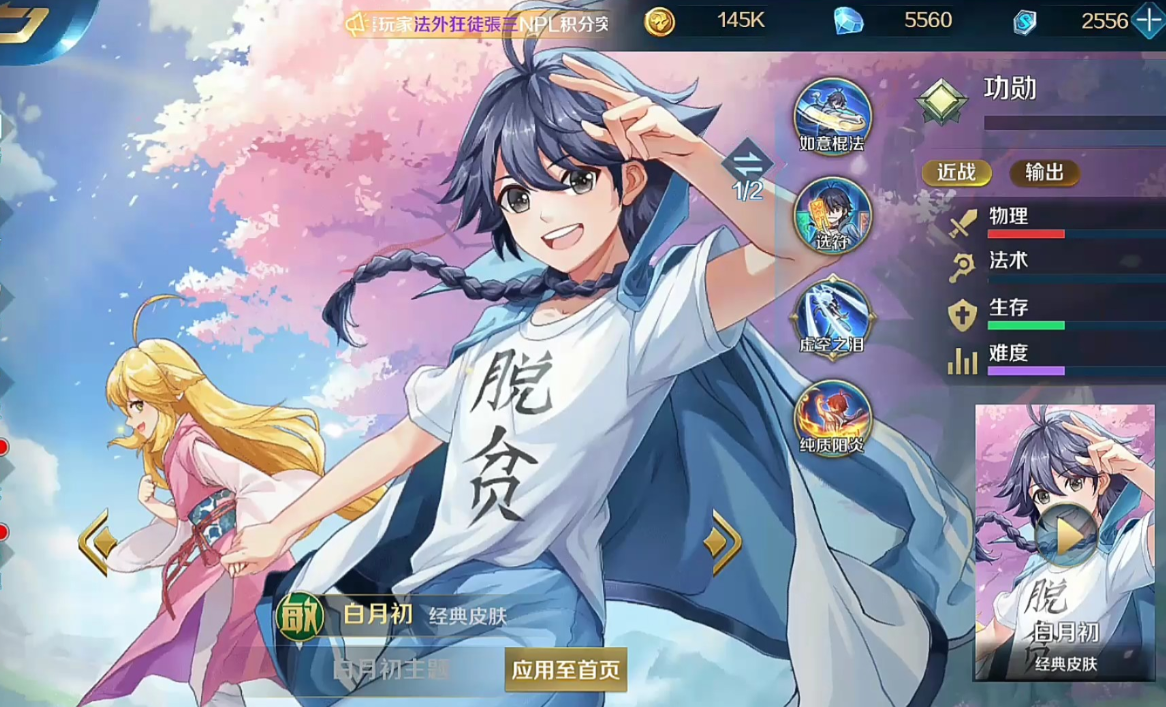The width and height of the screenshot is (1166, 707).
Task: Add more currency with the plus button
Action: tap(1148, 21)
